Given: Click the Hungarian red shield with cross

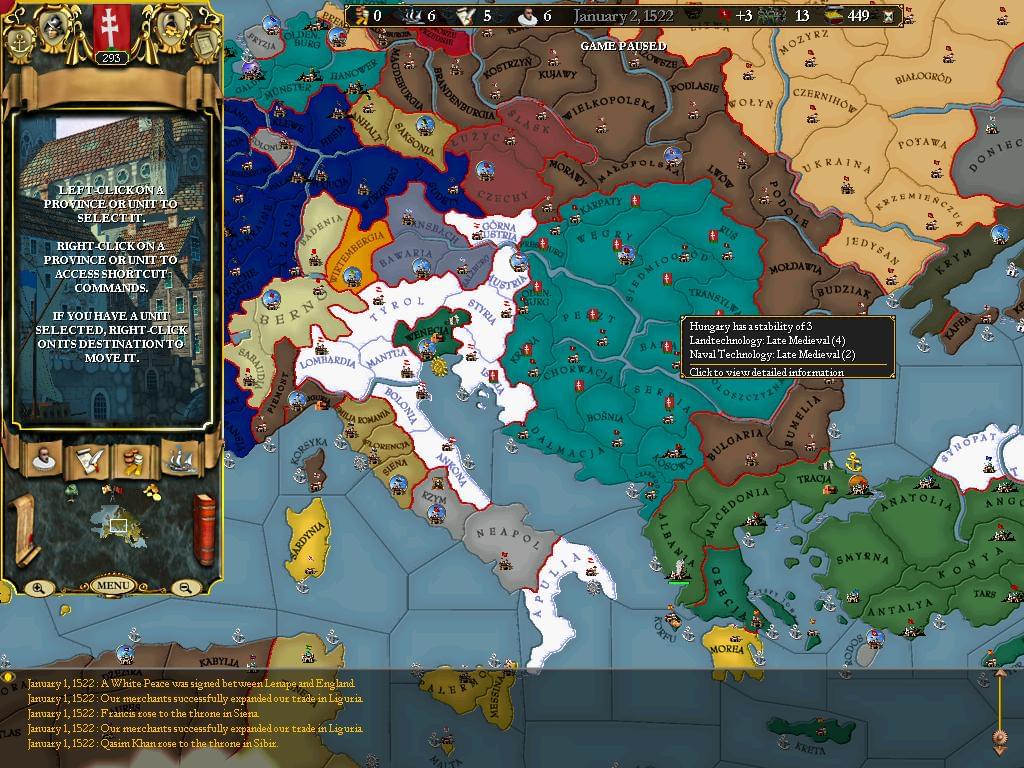Looking at the screenshot, I should pyautogui.click(x=111, y=26).
